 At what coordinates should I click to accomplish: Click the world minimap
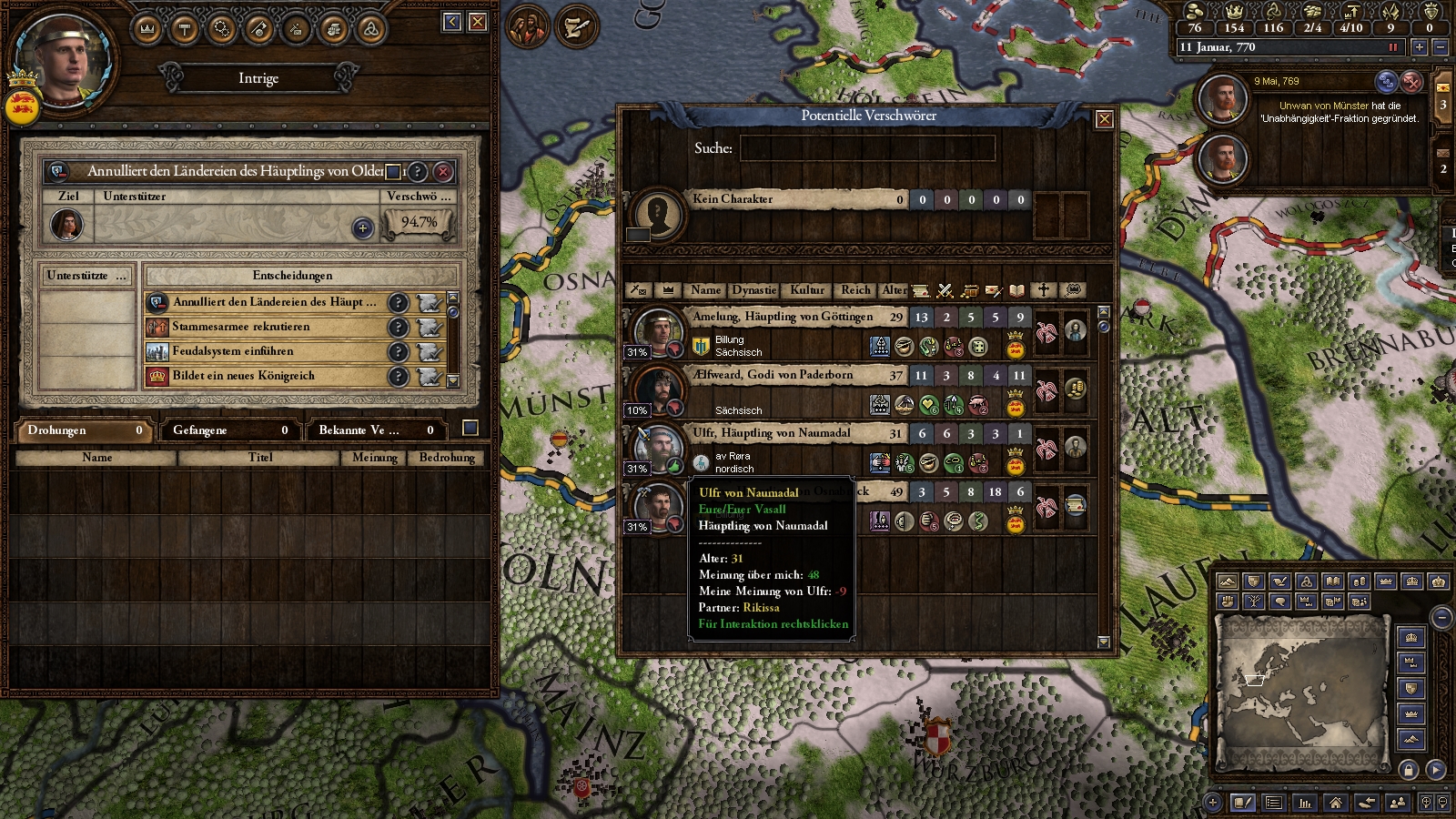(x=1301, y=692)
